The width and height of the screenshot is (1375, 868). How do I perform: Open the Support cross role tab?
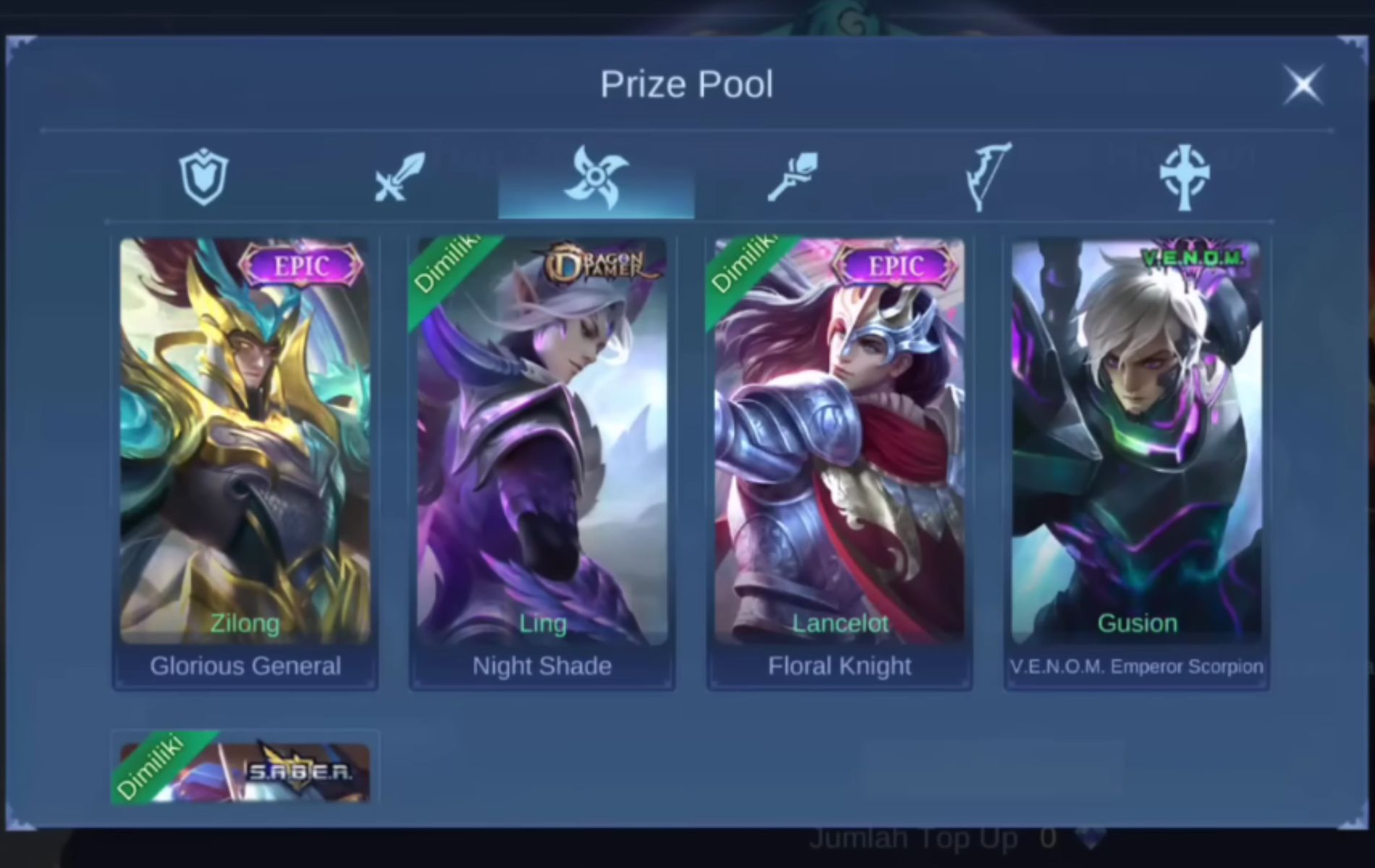click(x=1185, y=176)
